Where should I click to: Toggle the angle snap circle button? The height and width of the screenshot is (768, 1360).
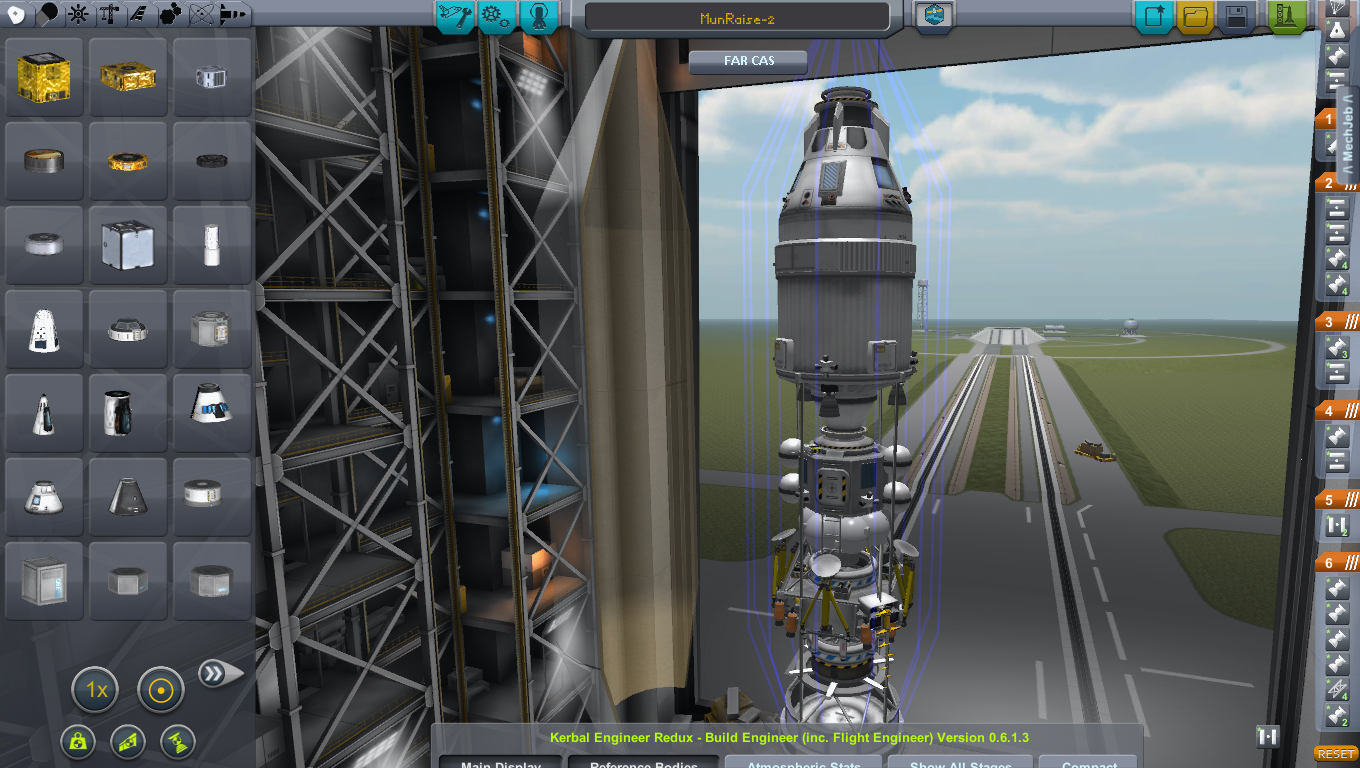(x=160, y=690)
